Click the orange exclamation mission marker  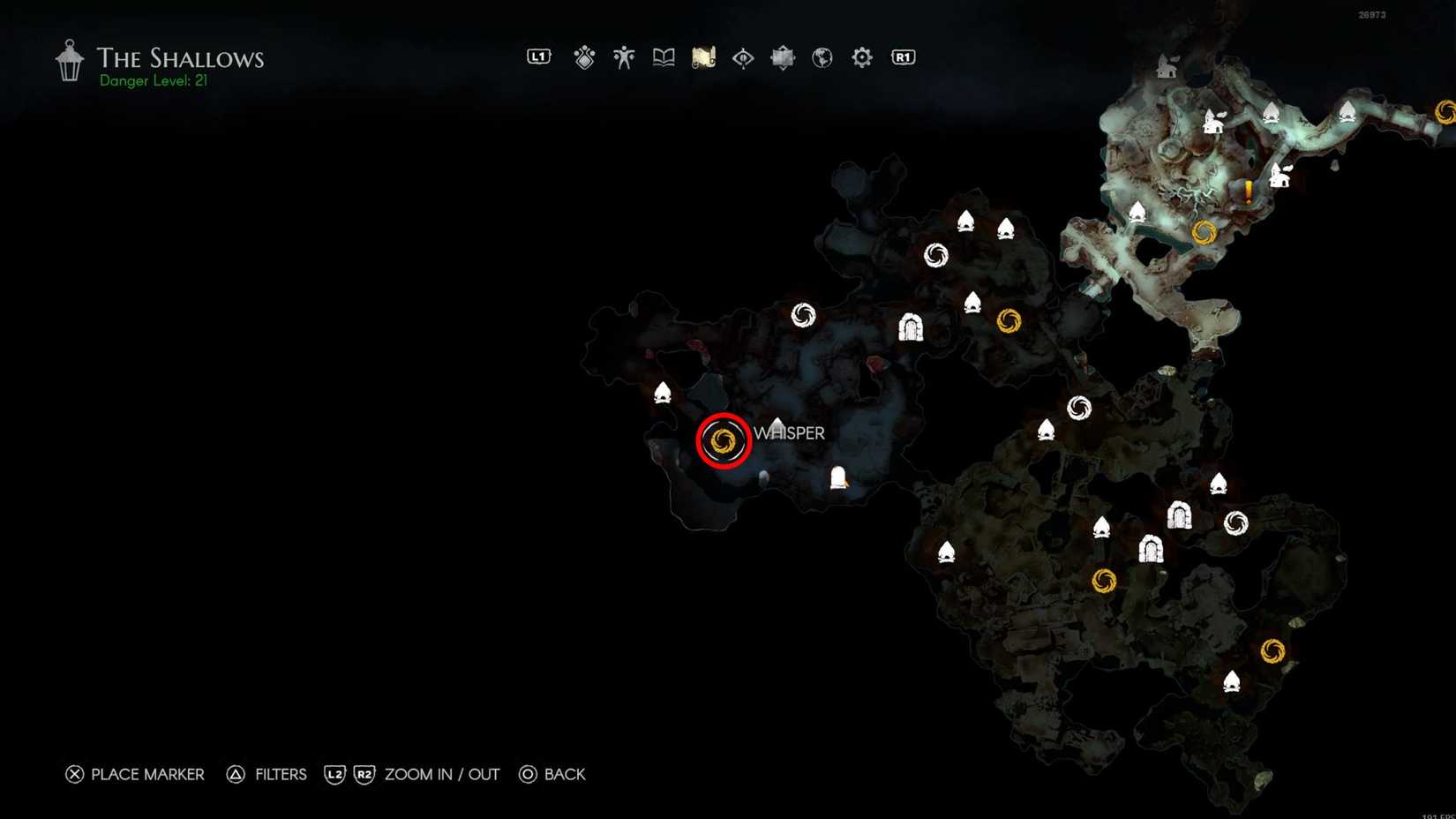[x=1250, y=188]
